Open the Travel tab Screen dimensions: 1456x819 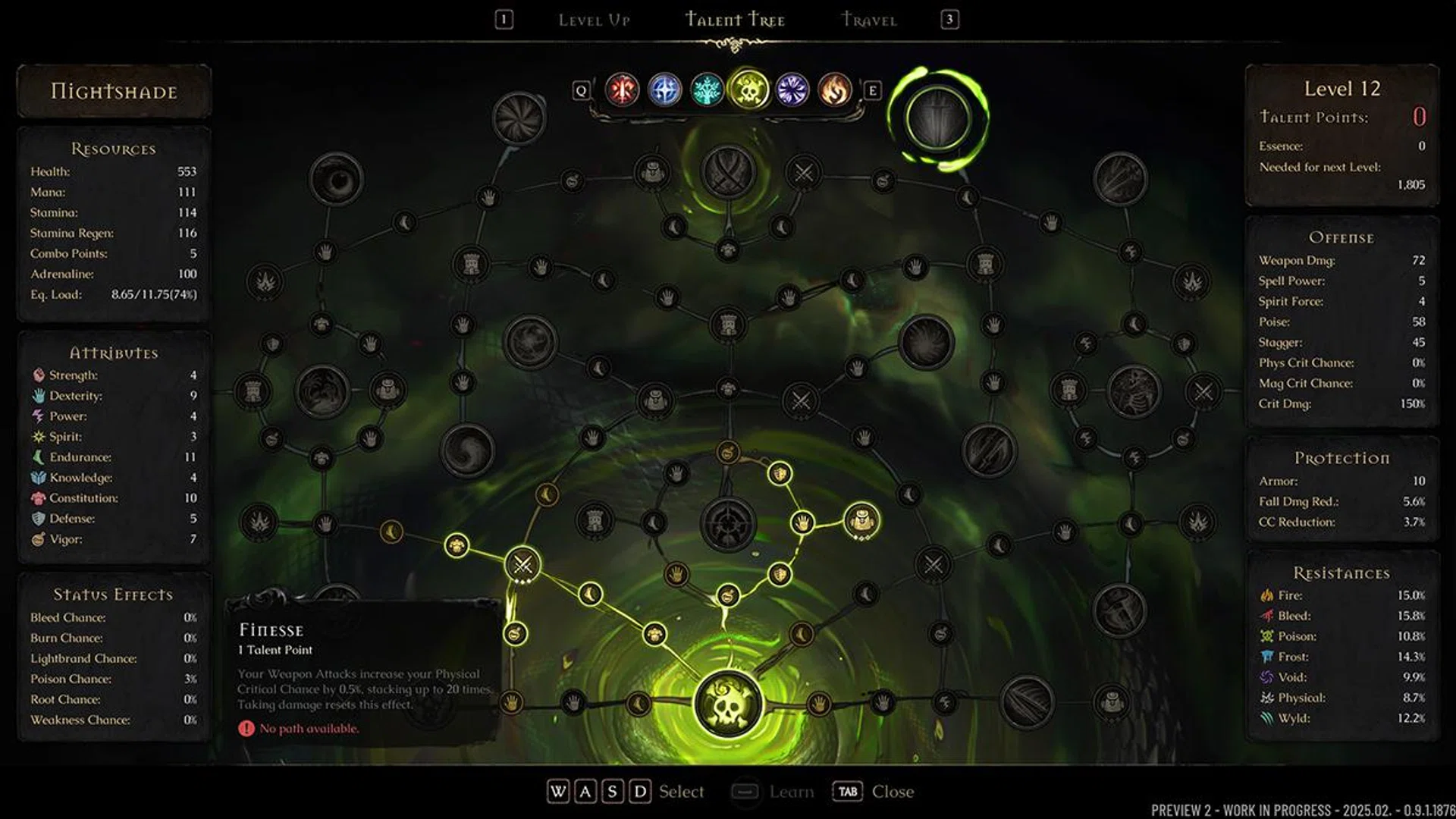tap(869, 20)
